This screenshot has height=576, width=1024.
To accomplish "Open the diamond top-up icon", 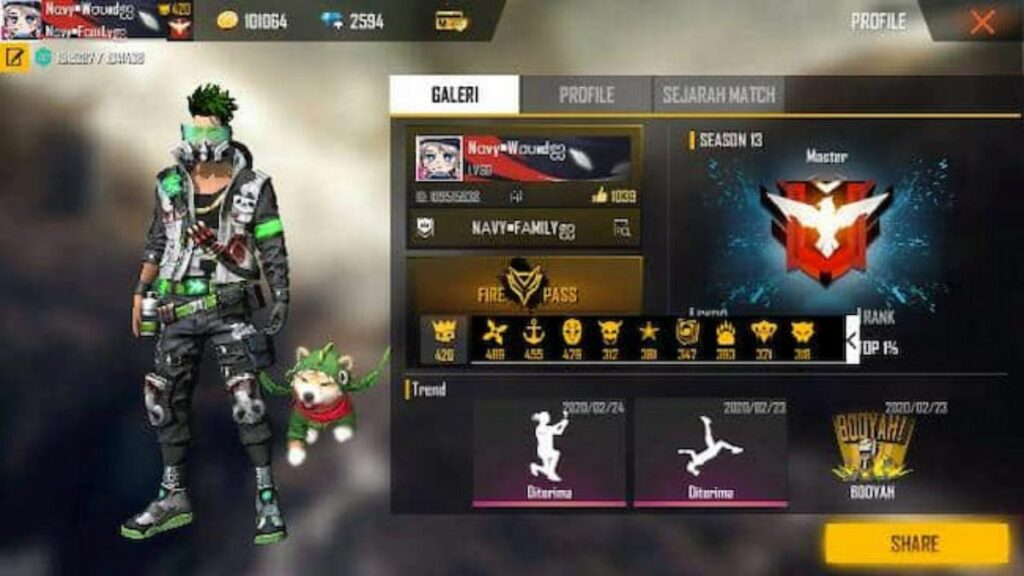I will [332, 21].
